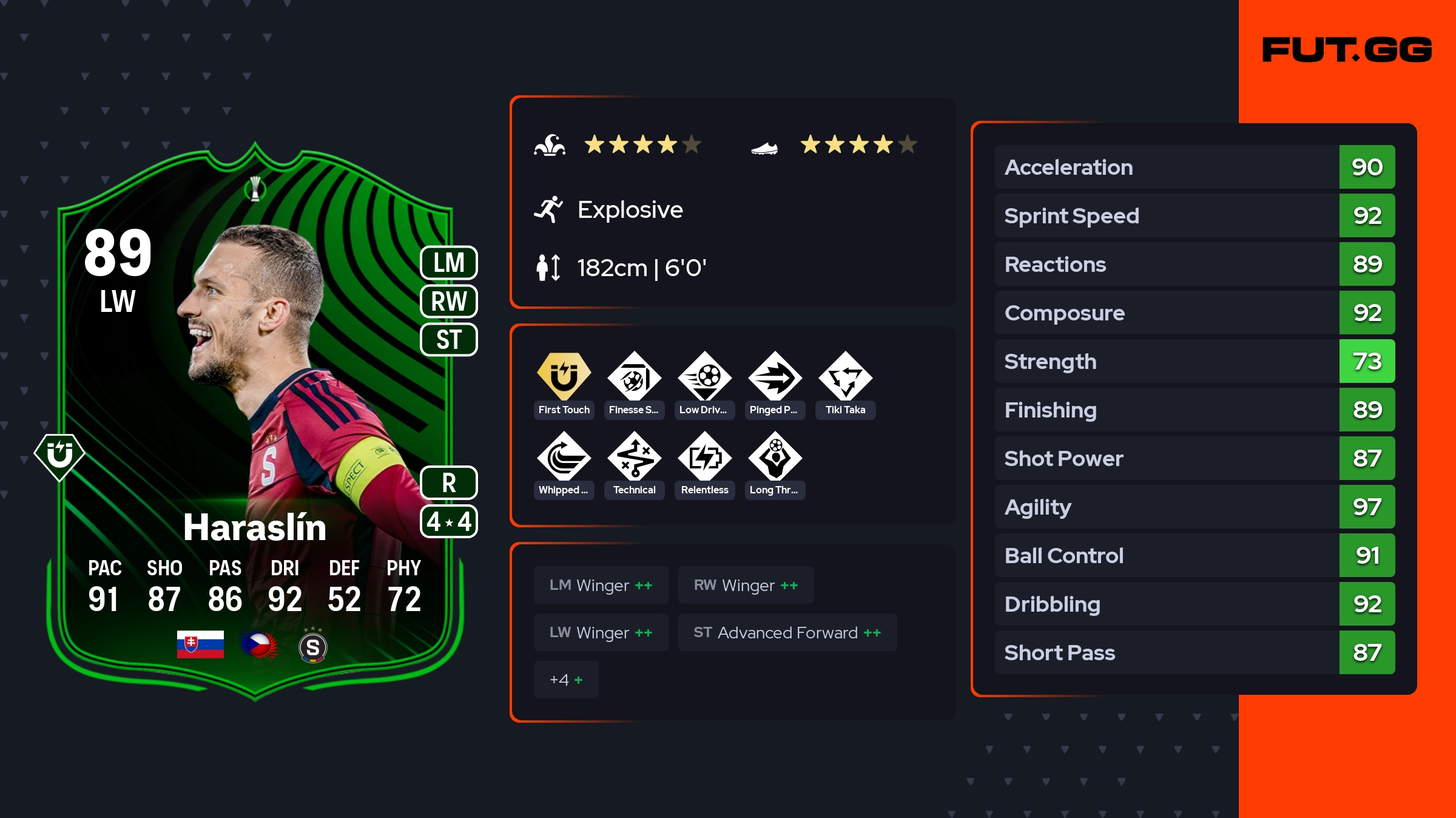Click the Agility stat row

(1195, 507)
